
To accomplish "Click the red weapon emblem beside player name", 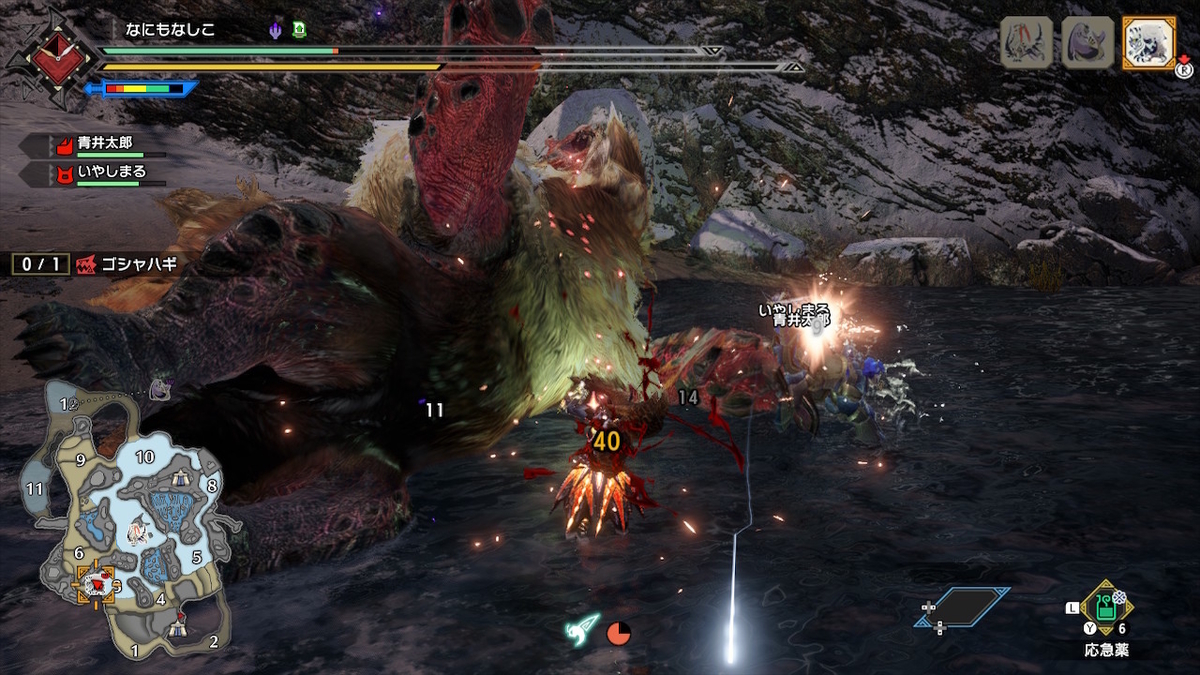I will (49, 56).
